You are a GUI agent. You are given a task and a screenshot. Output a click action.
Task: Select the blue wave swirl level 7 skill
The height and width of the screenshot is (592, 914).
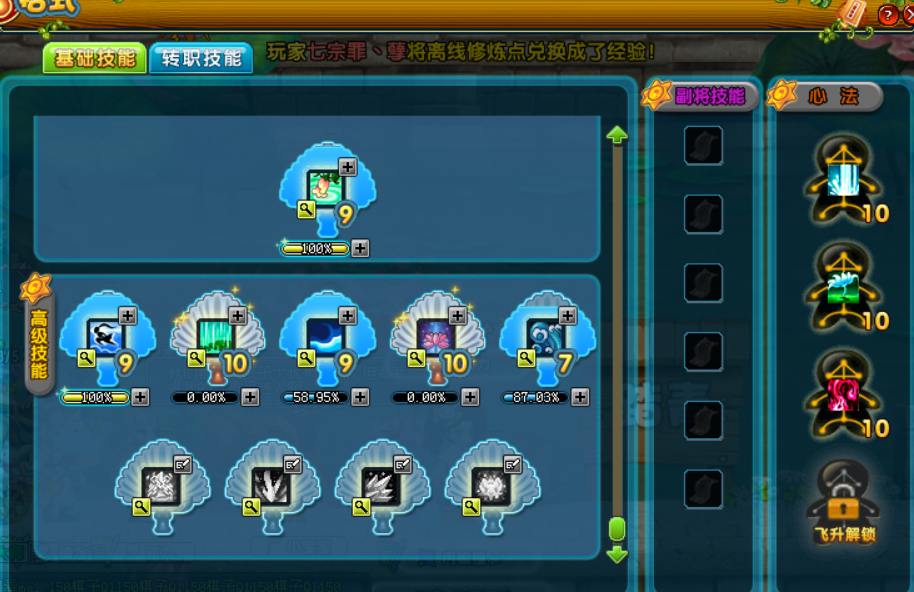[546, 333]
